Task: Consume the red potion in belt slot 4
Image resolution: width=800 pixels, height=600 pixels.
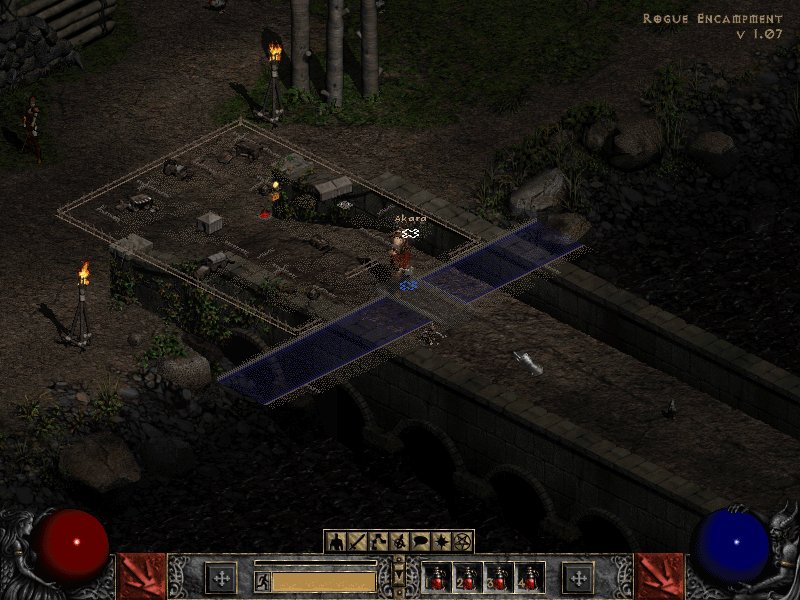Action: coord(529,577)
